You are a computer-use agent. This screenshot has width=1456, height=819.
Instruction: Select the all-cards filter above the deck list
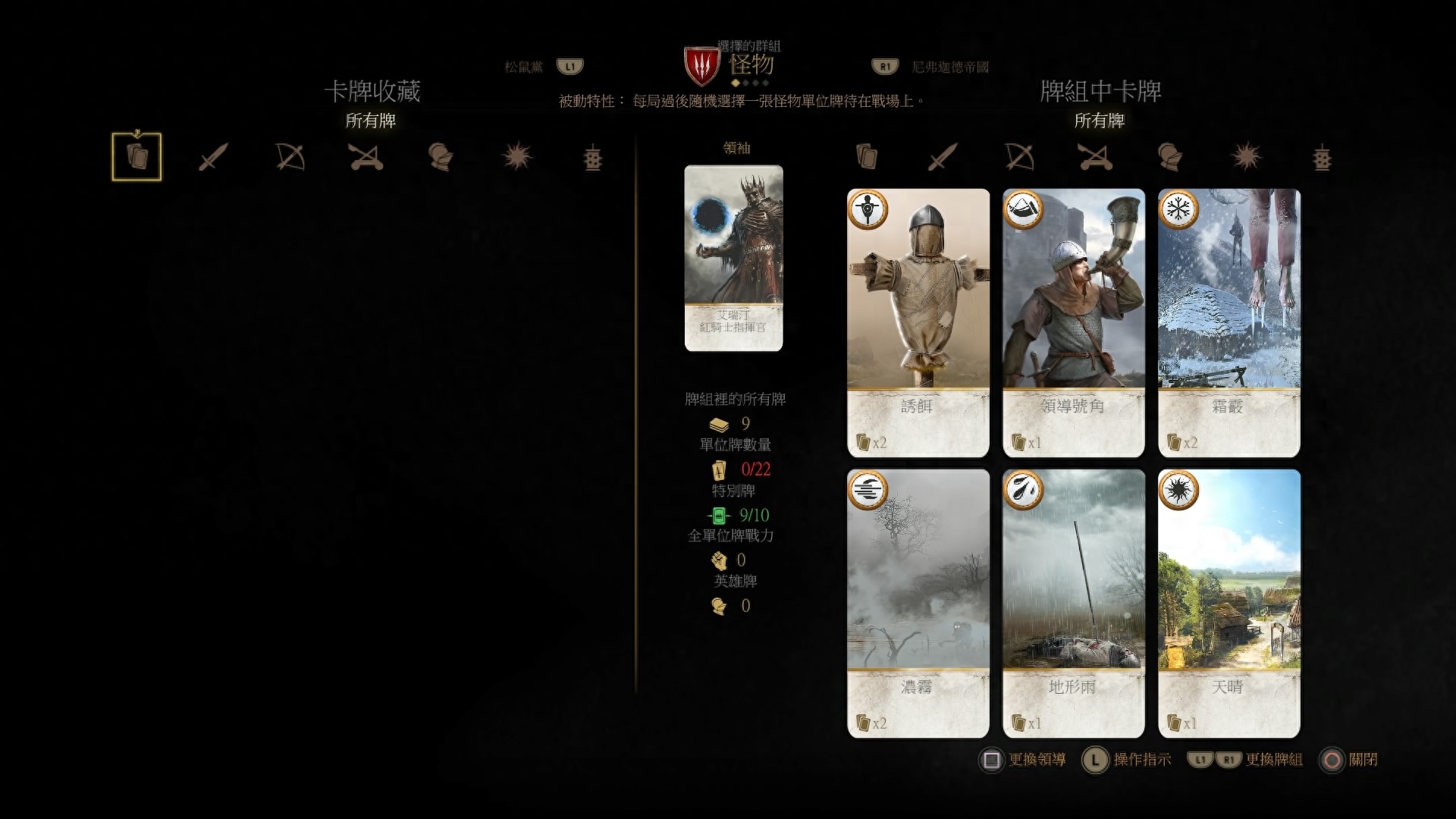[x=867, y=157]
